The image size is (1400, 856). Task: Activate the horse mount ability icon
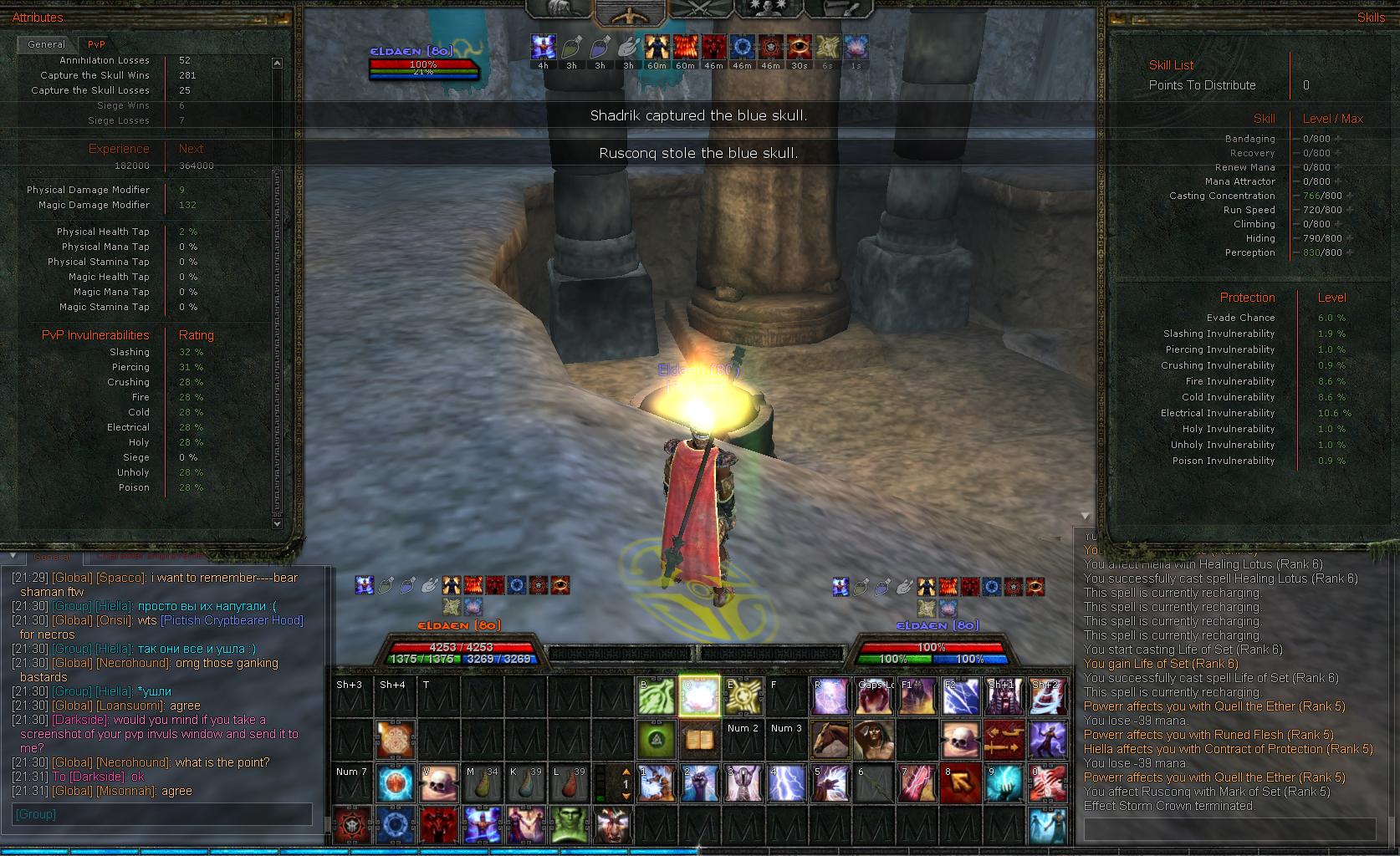830,740
